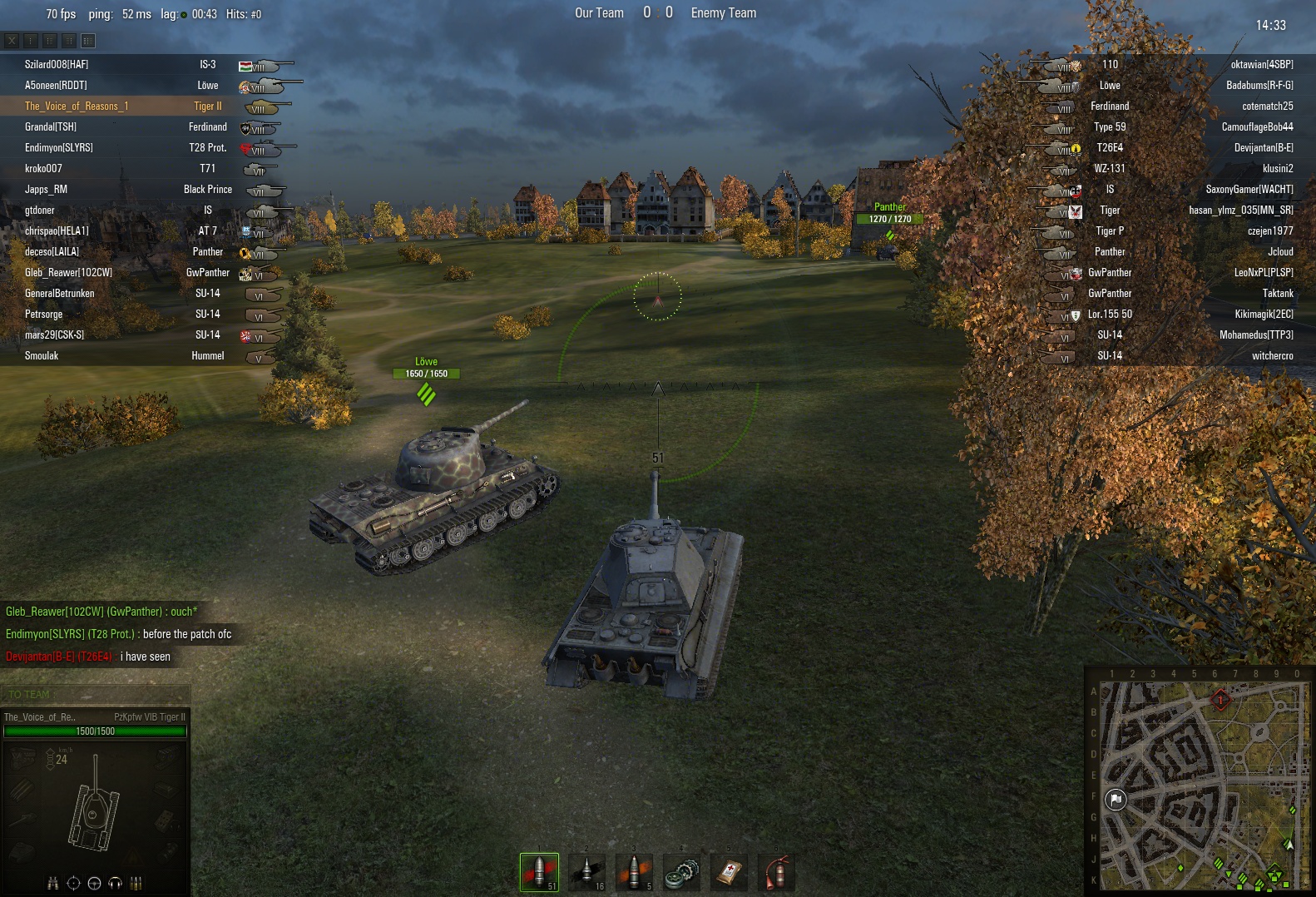Select ally Smoulak driving the Hummel
1316x897 pixels.
pyautogui.click(x=42, y=355)
